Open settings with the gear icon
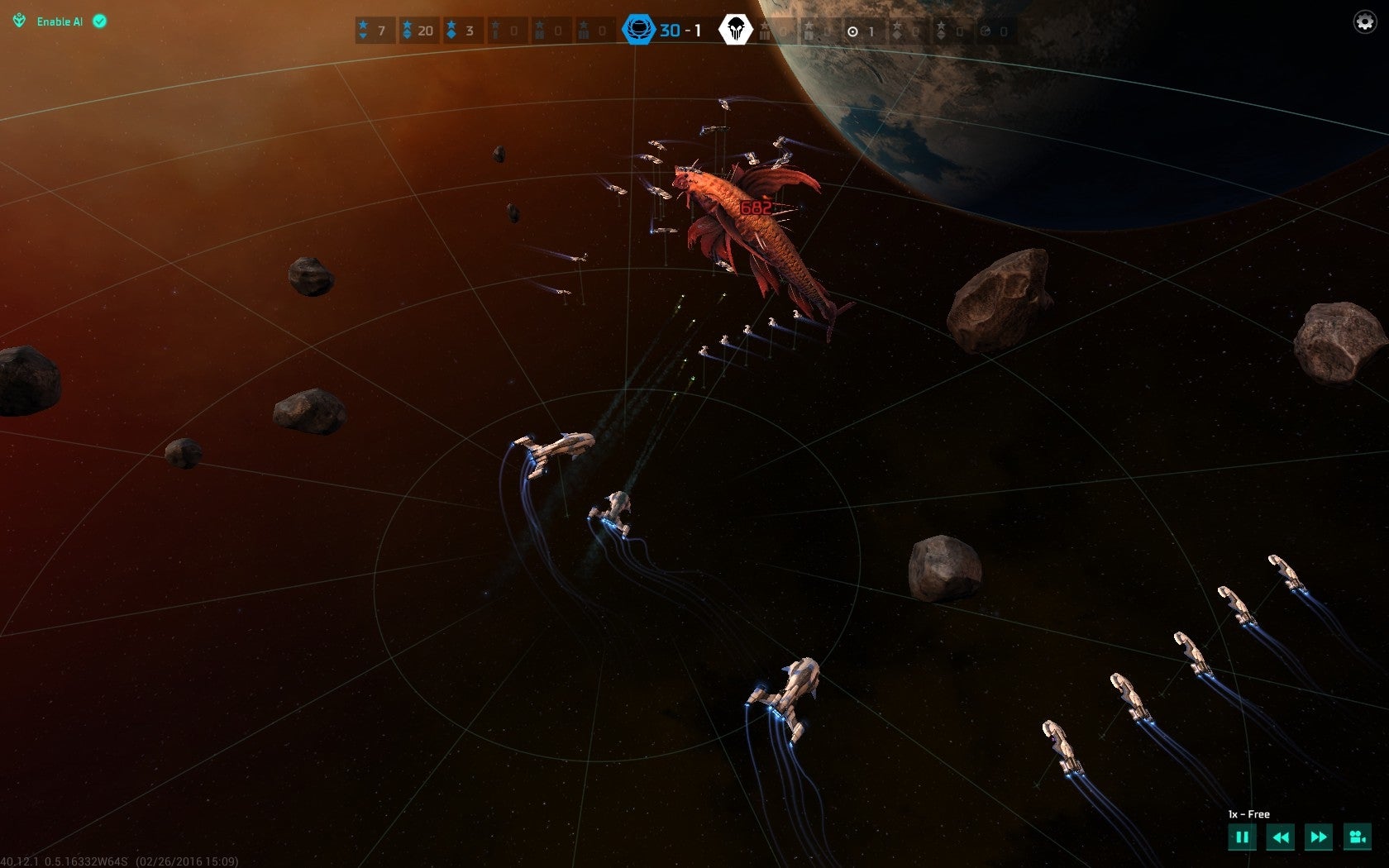The image size is (1389, 868). [x=1364, y=21]
